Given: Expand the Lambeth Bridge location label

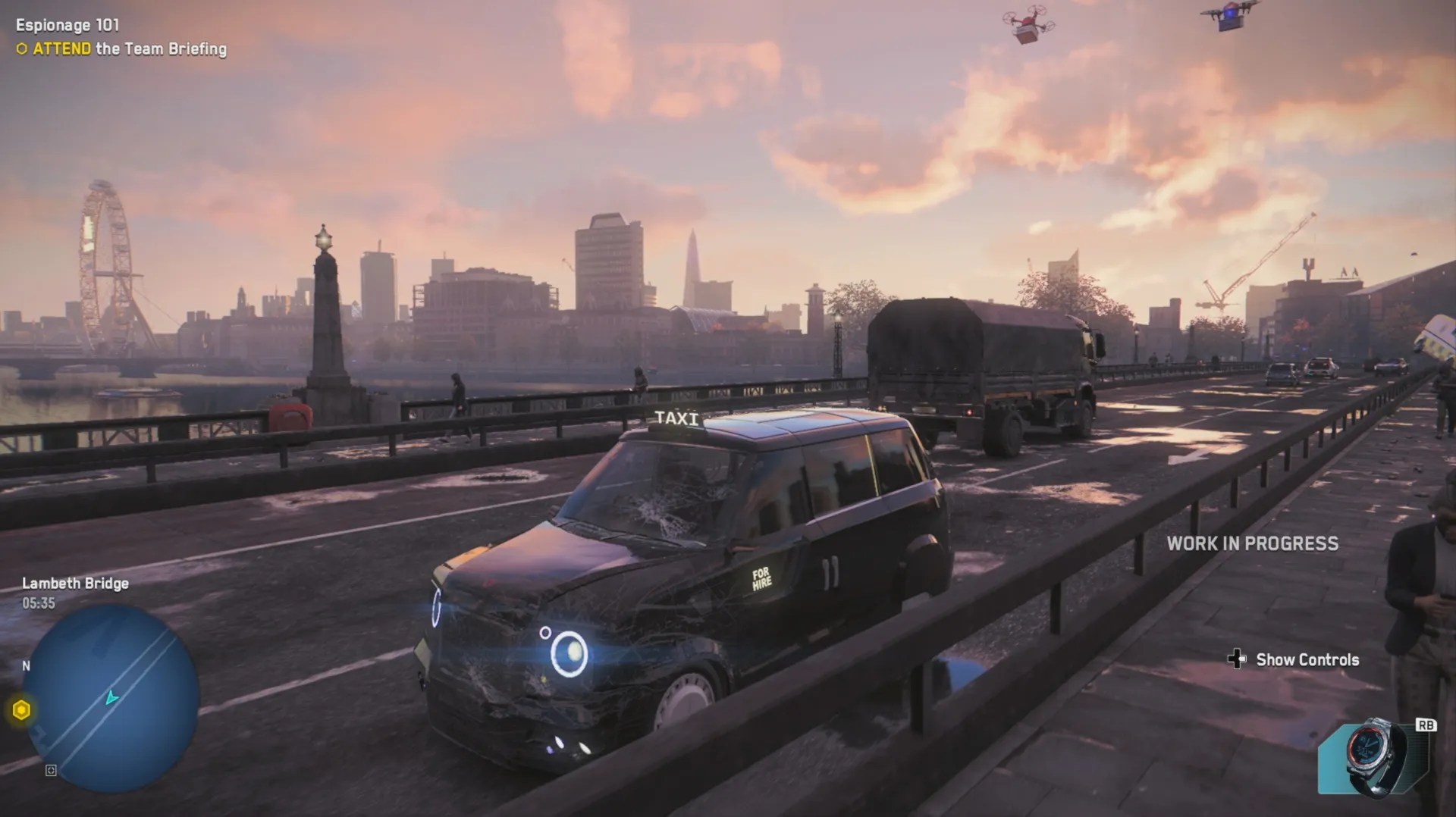Looking at the screenshot, I should (74, 584).
